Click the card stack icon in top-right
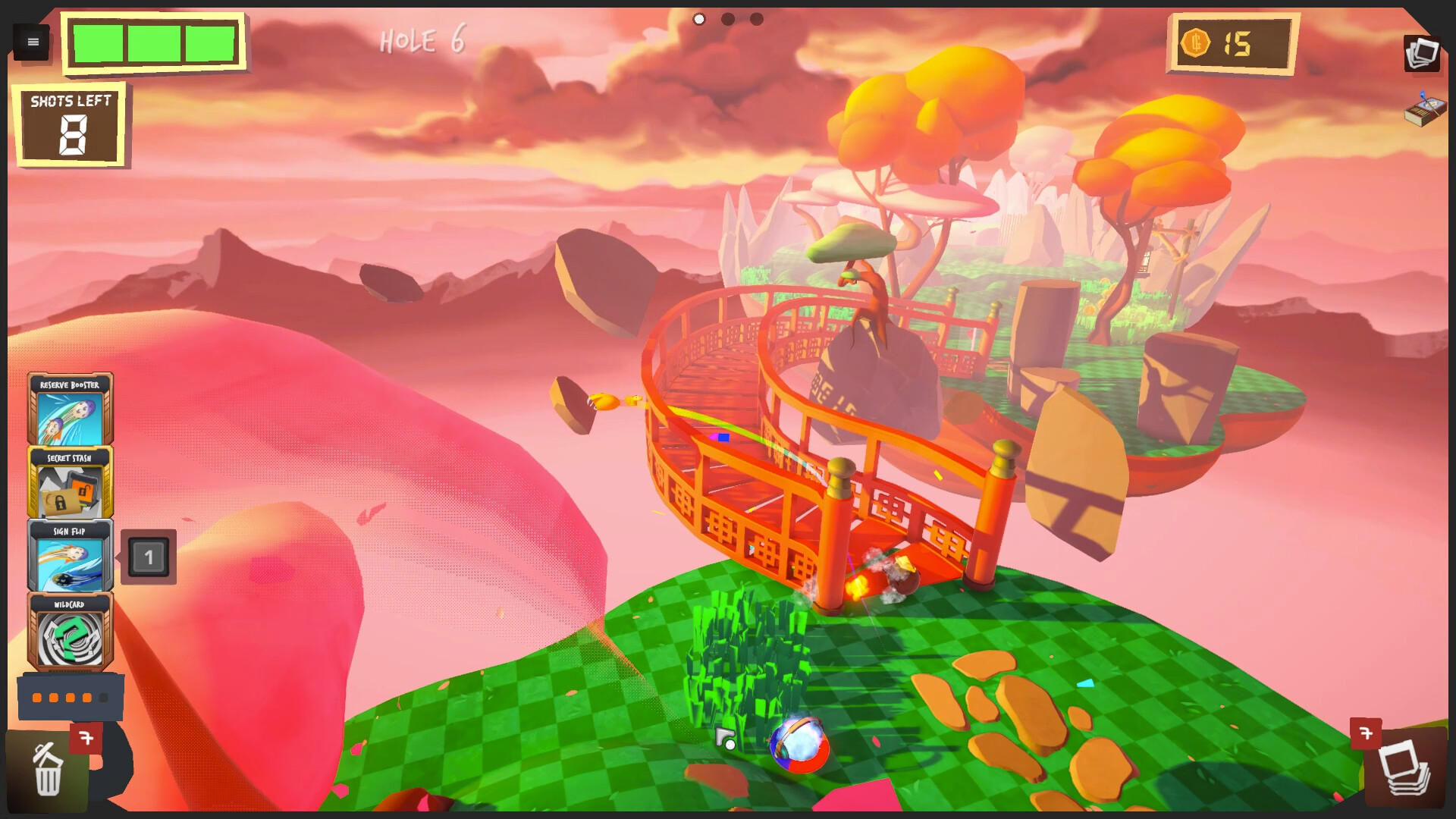 coord(1423,54)
